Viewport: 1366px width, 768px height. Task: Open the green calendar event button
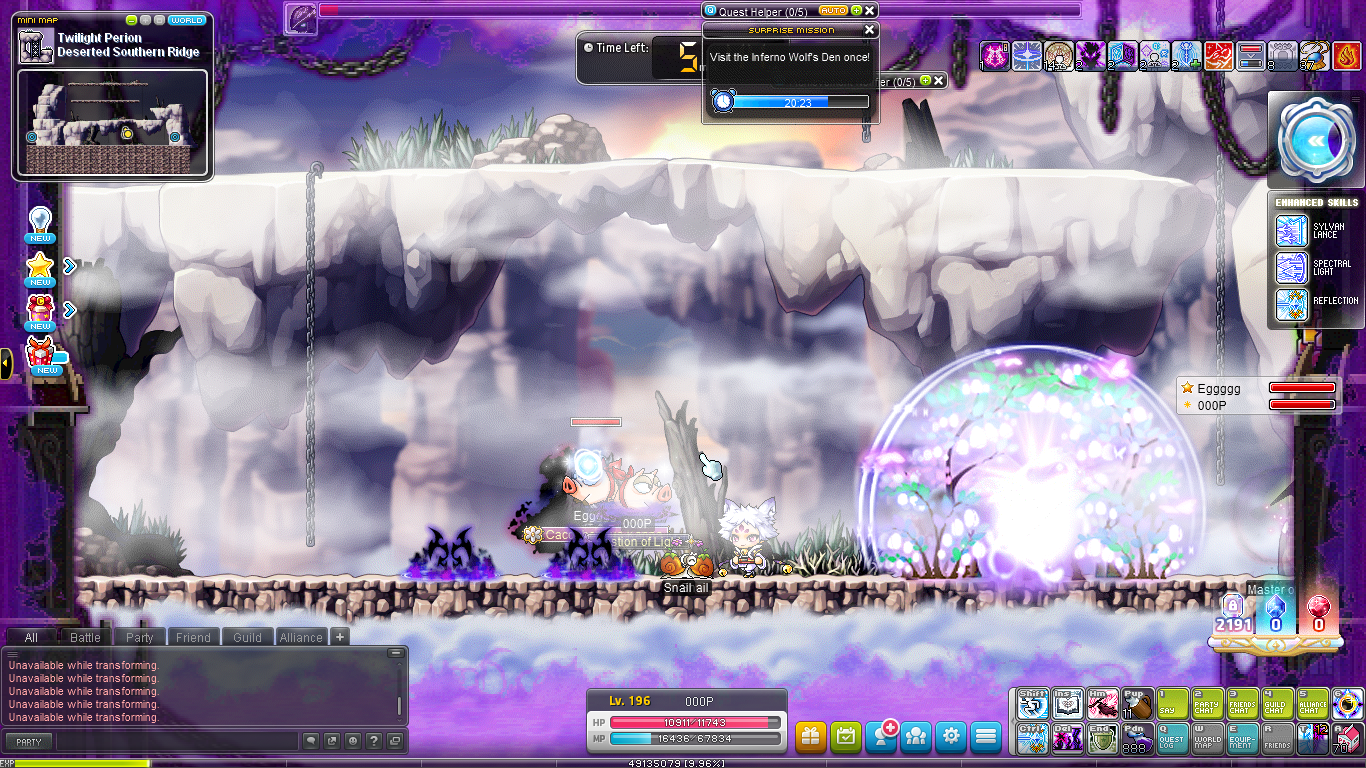(846, 737)
